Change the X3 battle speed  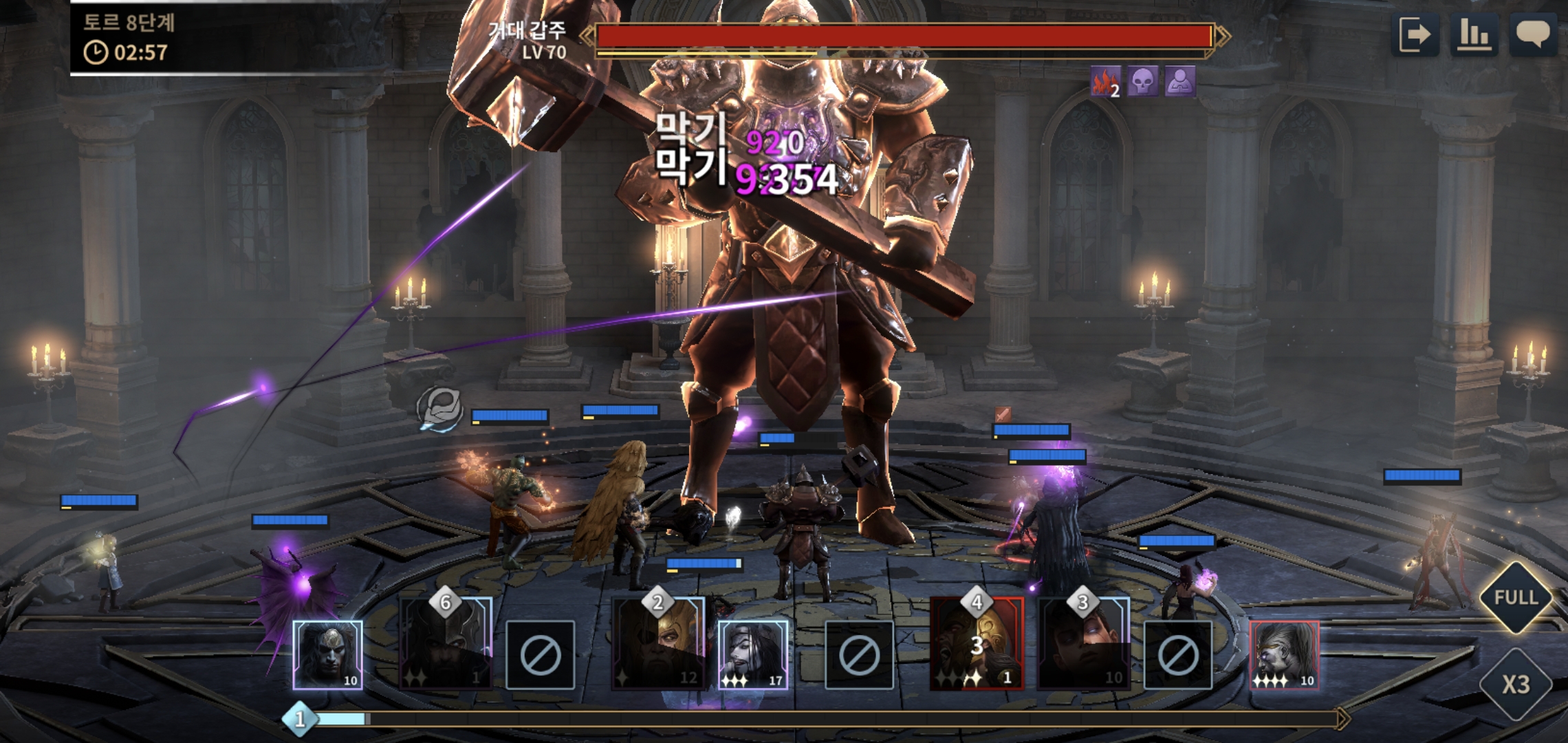pyautogui.click(x=1516, y=684)
